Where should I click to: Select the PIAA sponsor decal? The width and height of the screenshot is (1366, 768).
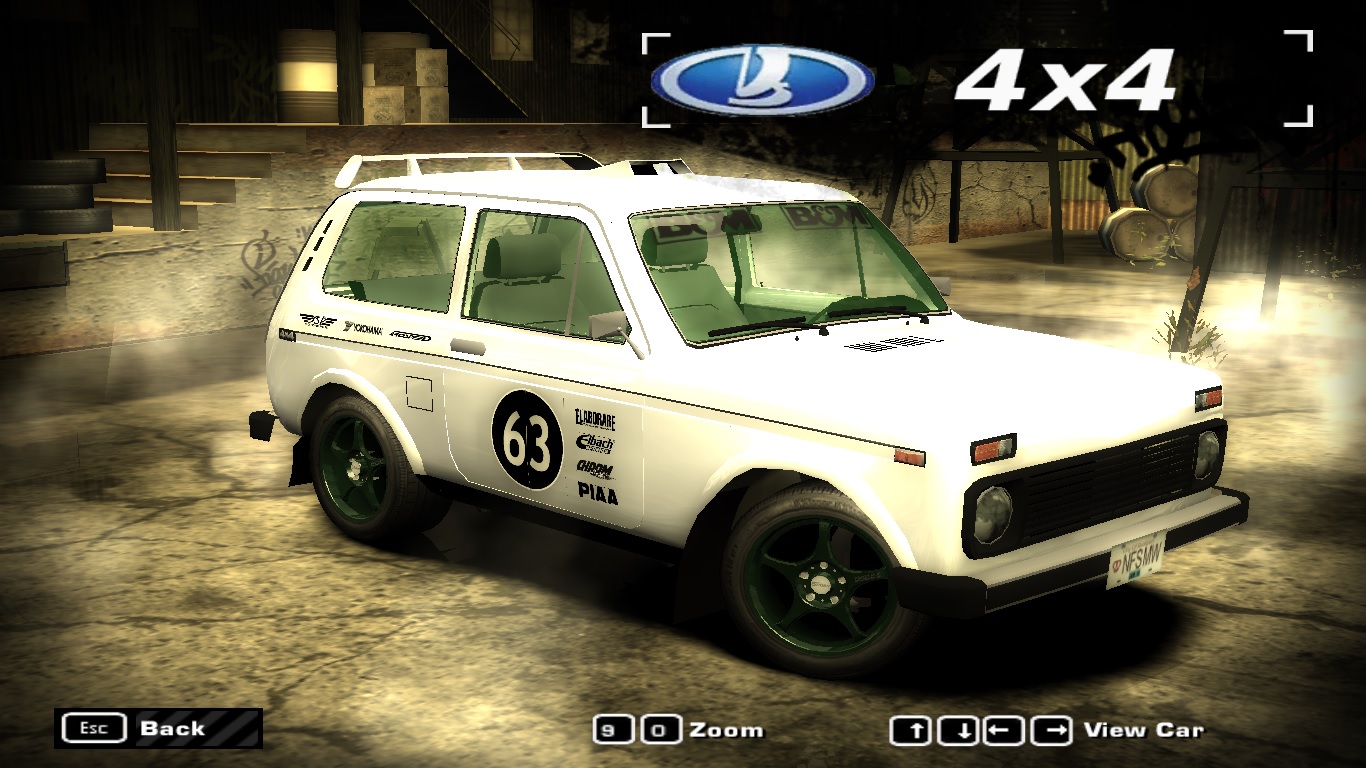pos(597,493)
